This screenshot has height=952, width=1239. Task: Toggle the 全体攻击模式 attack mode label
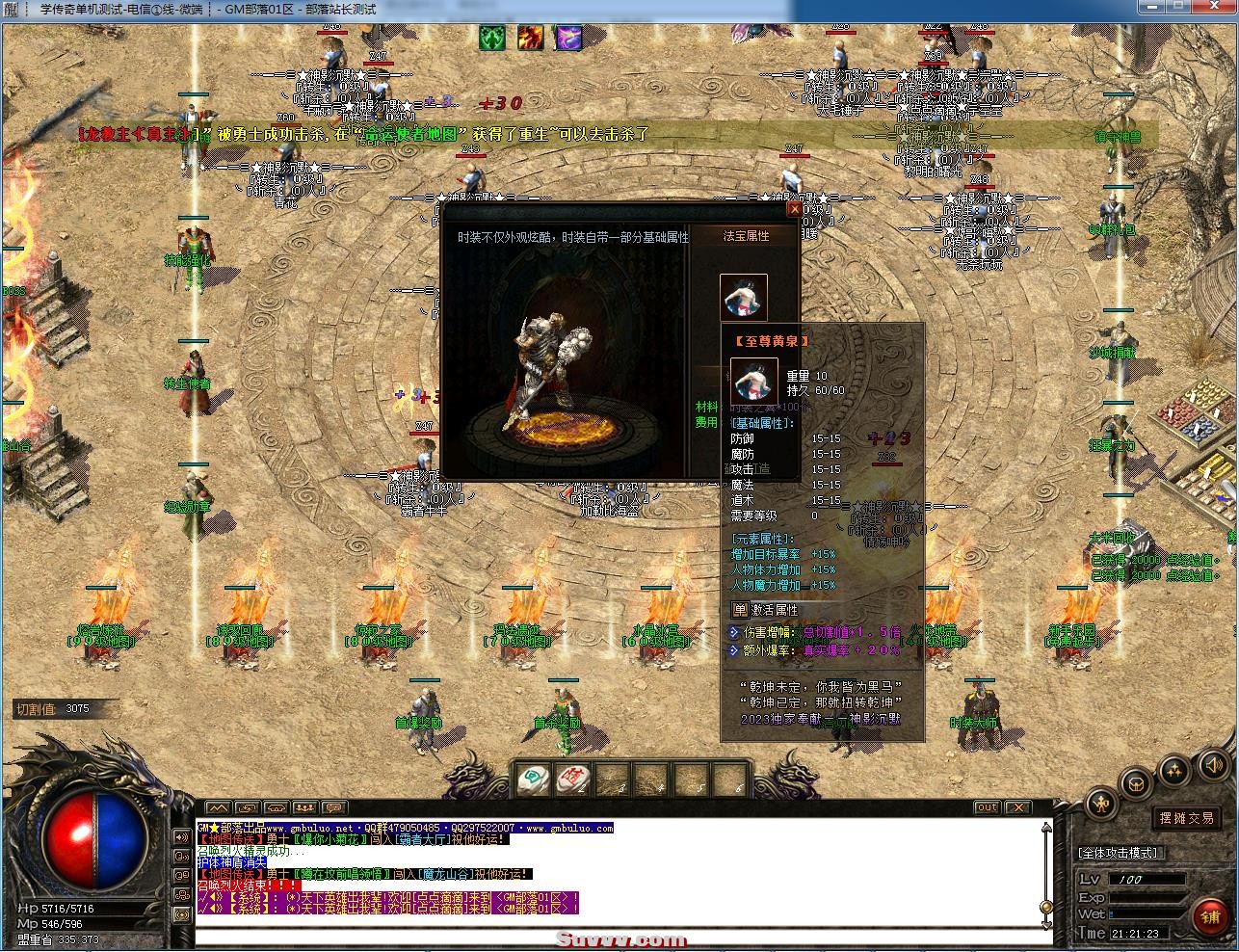click(1119, 853)
